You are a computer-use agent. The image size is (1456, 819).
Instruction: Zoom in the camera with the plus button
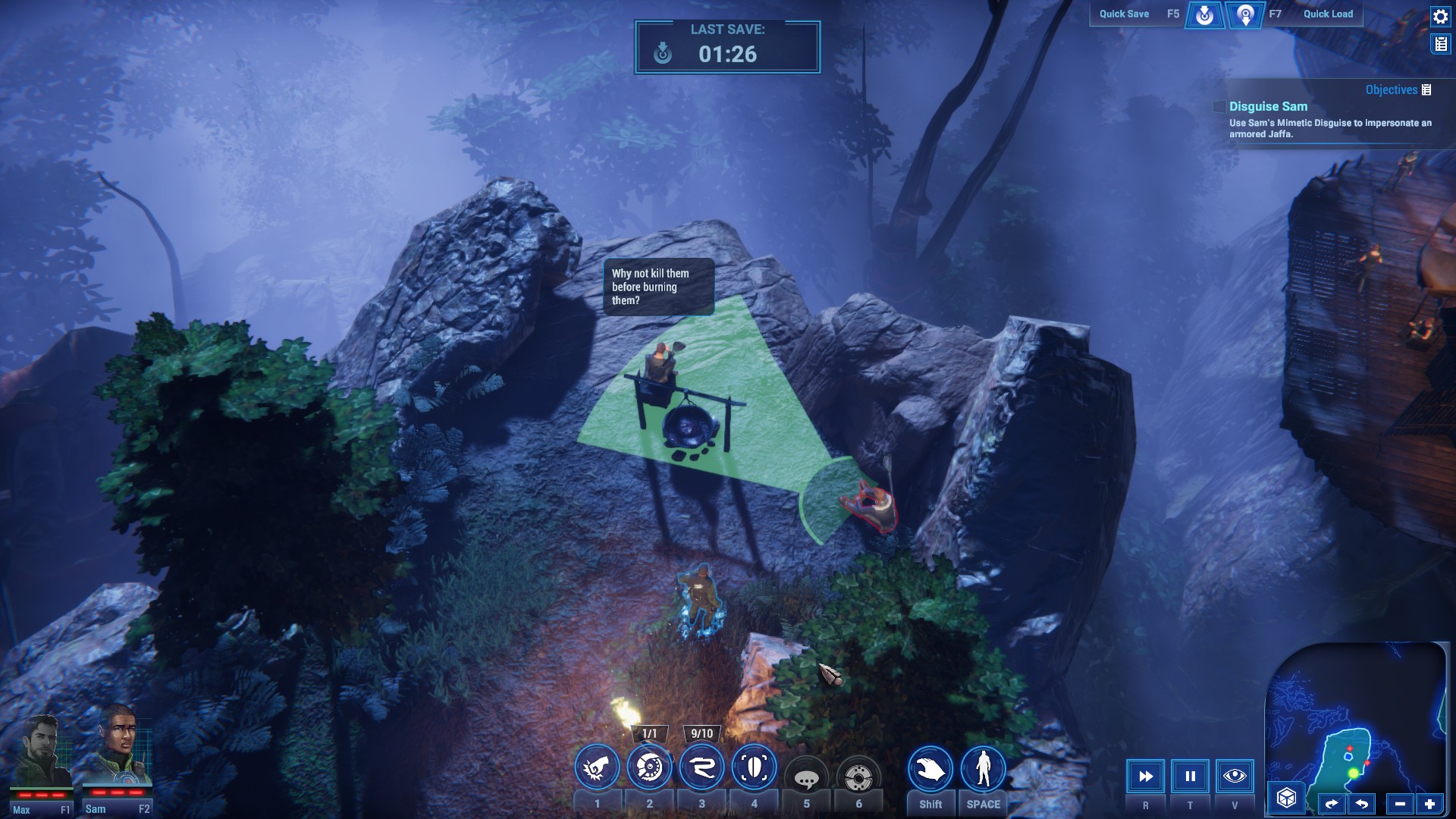[1429, 804]
